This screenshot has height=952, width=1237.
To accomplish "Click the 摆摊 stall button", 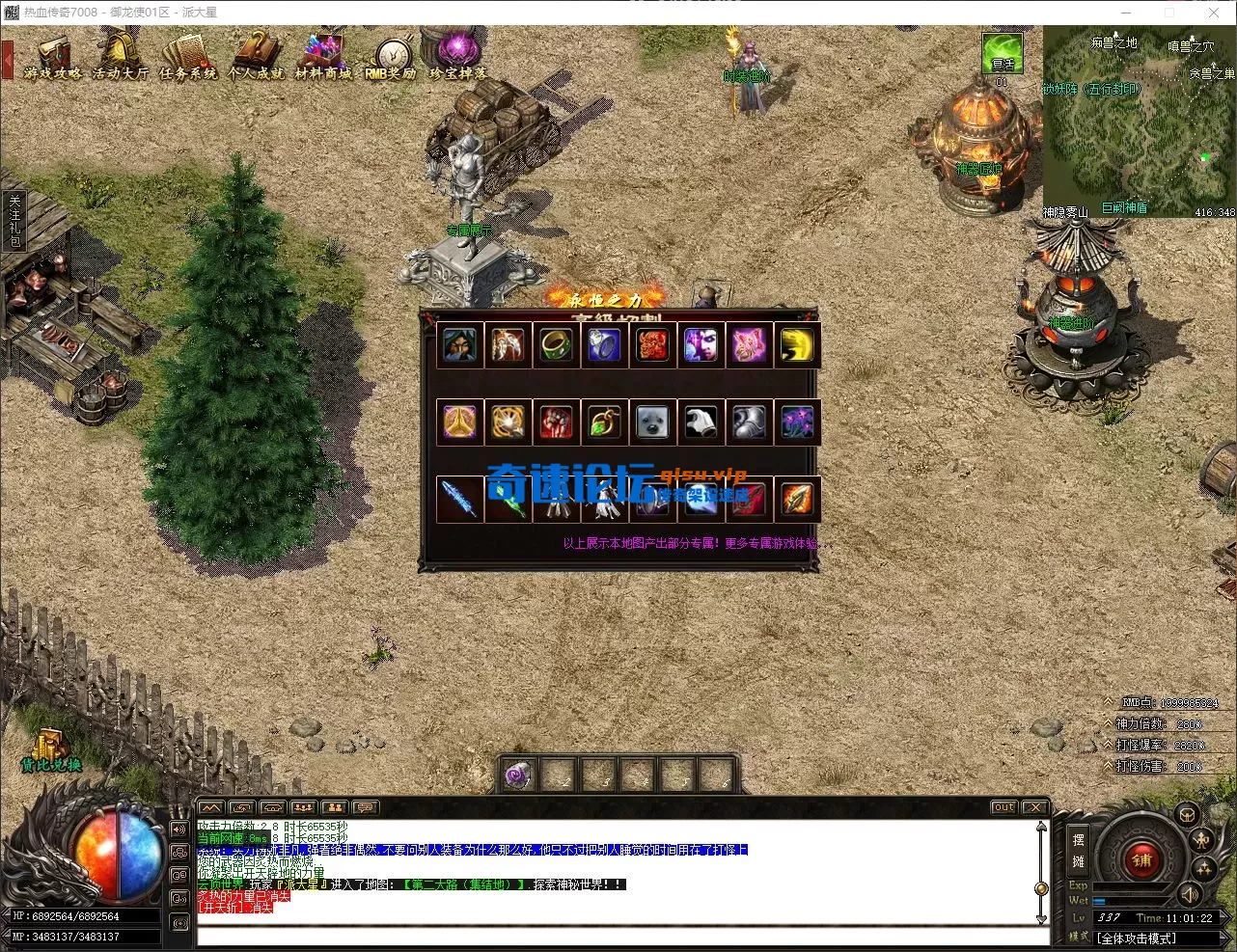I will (1078, 850).
